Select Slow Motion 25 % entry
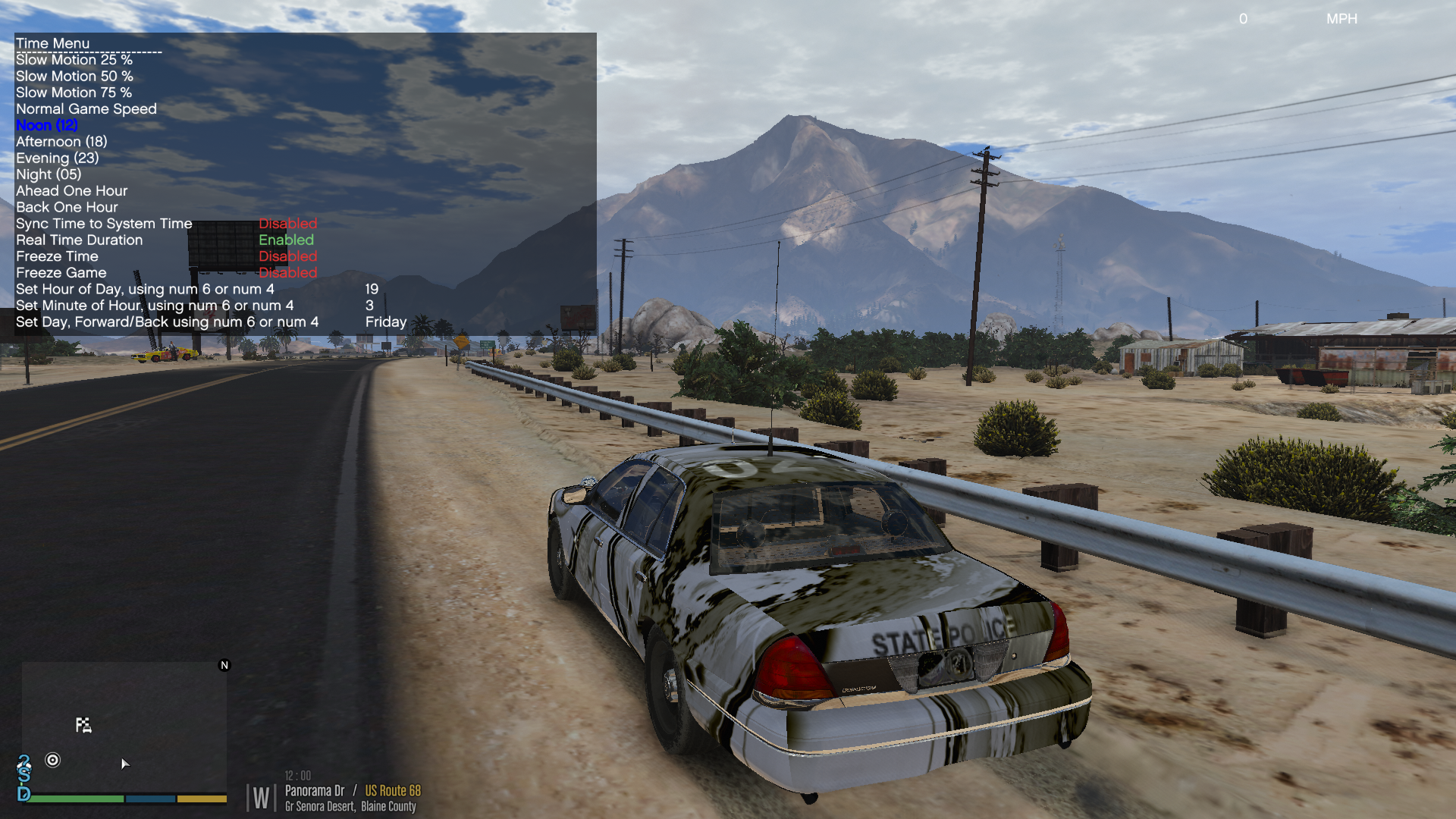 click(x=74, y=60)
